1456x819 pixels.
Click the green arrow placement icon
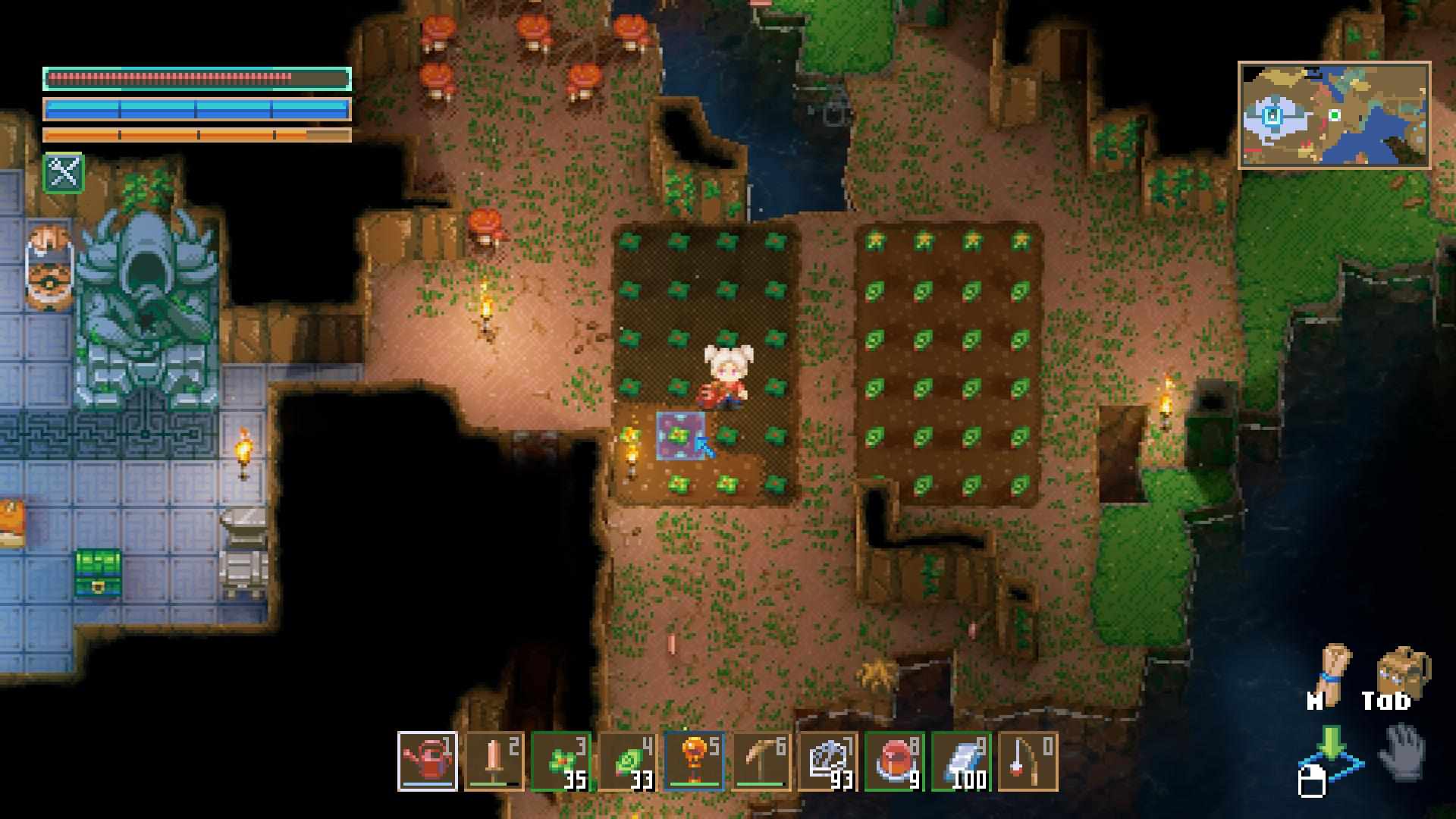[1330, 751]
